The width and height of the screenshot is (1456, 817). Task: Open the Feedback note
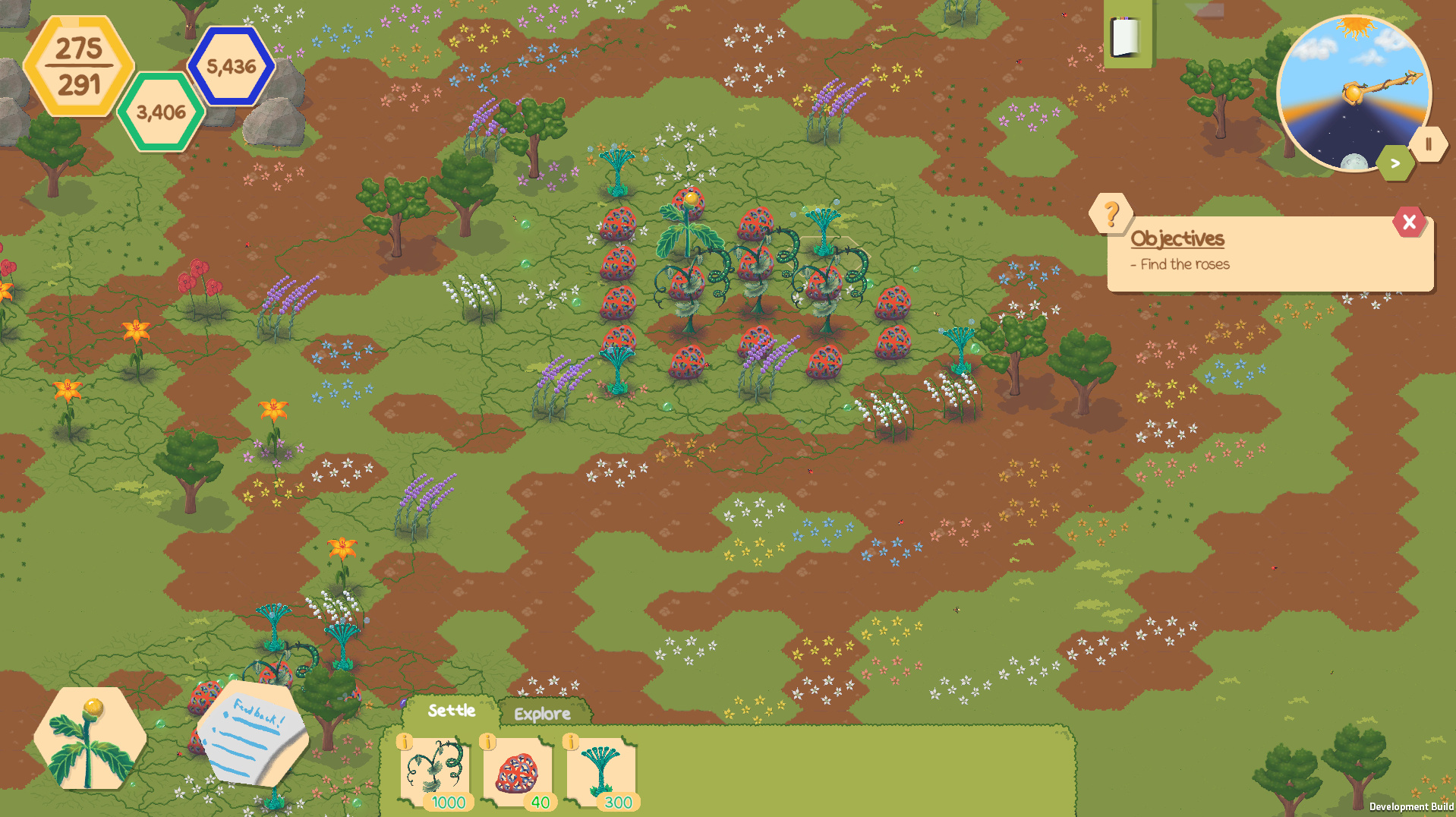252,733
